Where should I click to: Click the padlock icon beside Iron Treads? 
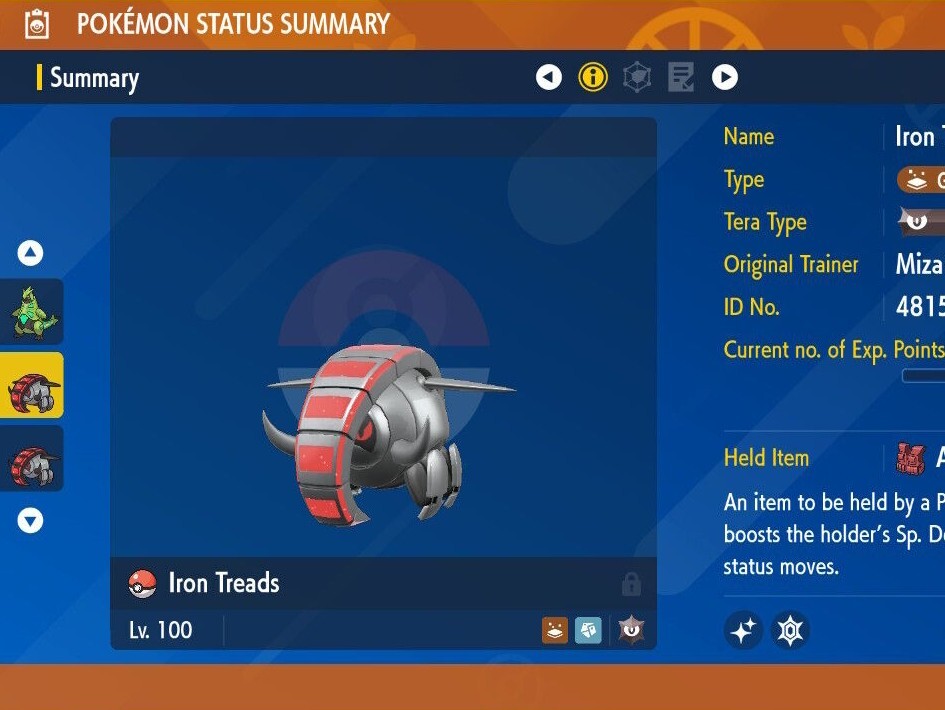click(x=630, y=583)
